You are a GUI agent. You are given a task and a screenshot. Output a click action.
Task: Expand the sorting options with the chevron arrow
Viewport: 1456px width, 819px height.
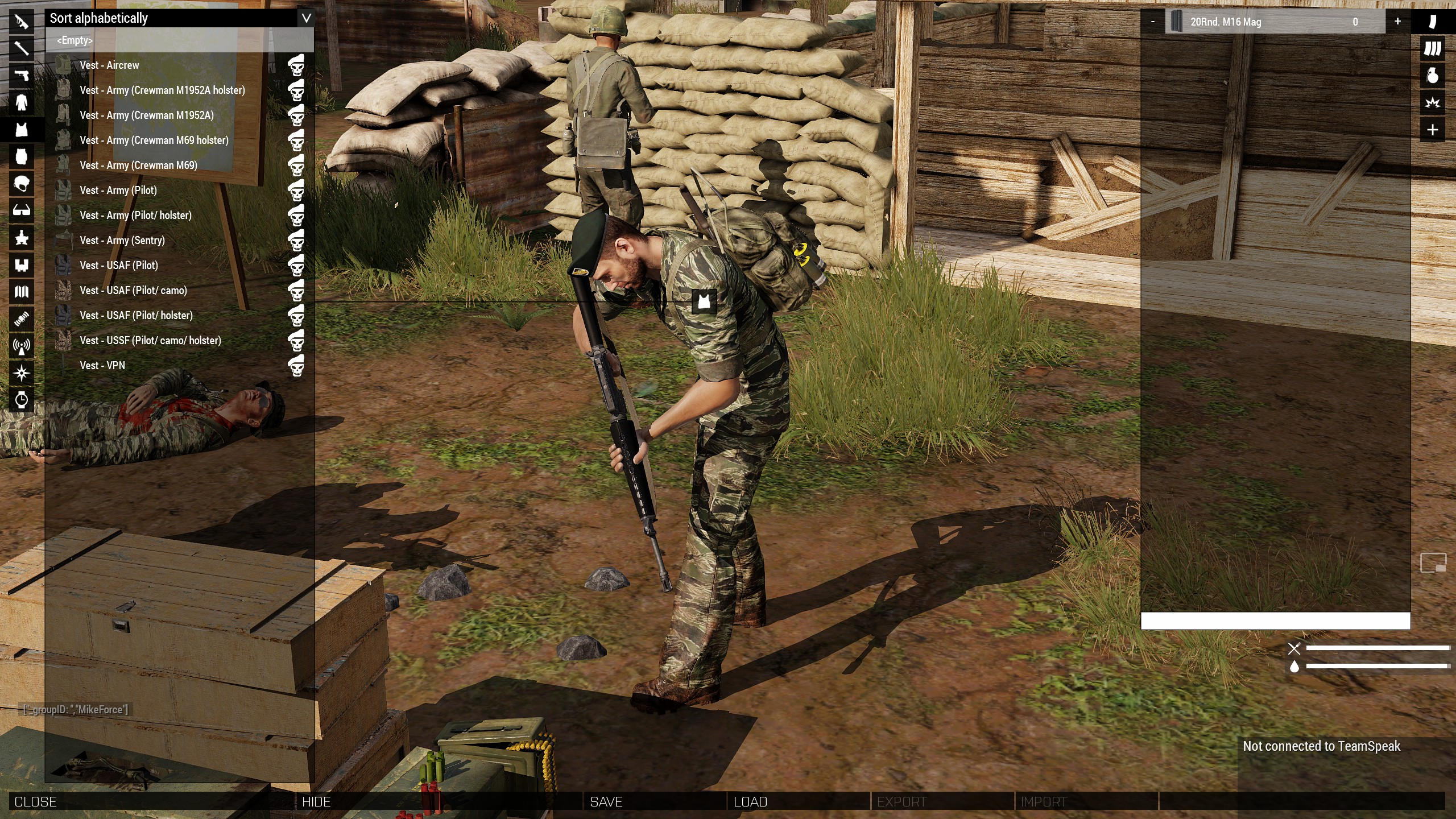(x=306, y=18)
